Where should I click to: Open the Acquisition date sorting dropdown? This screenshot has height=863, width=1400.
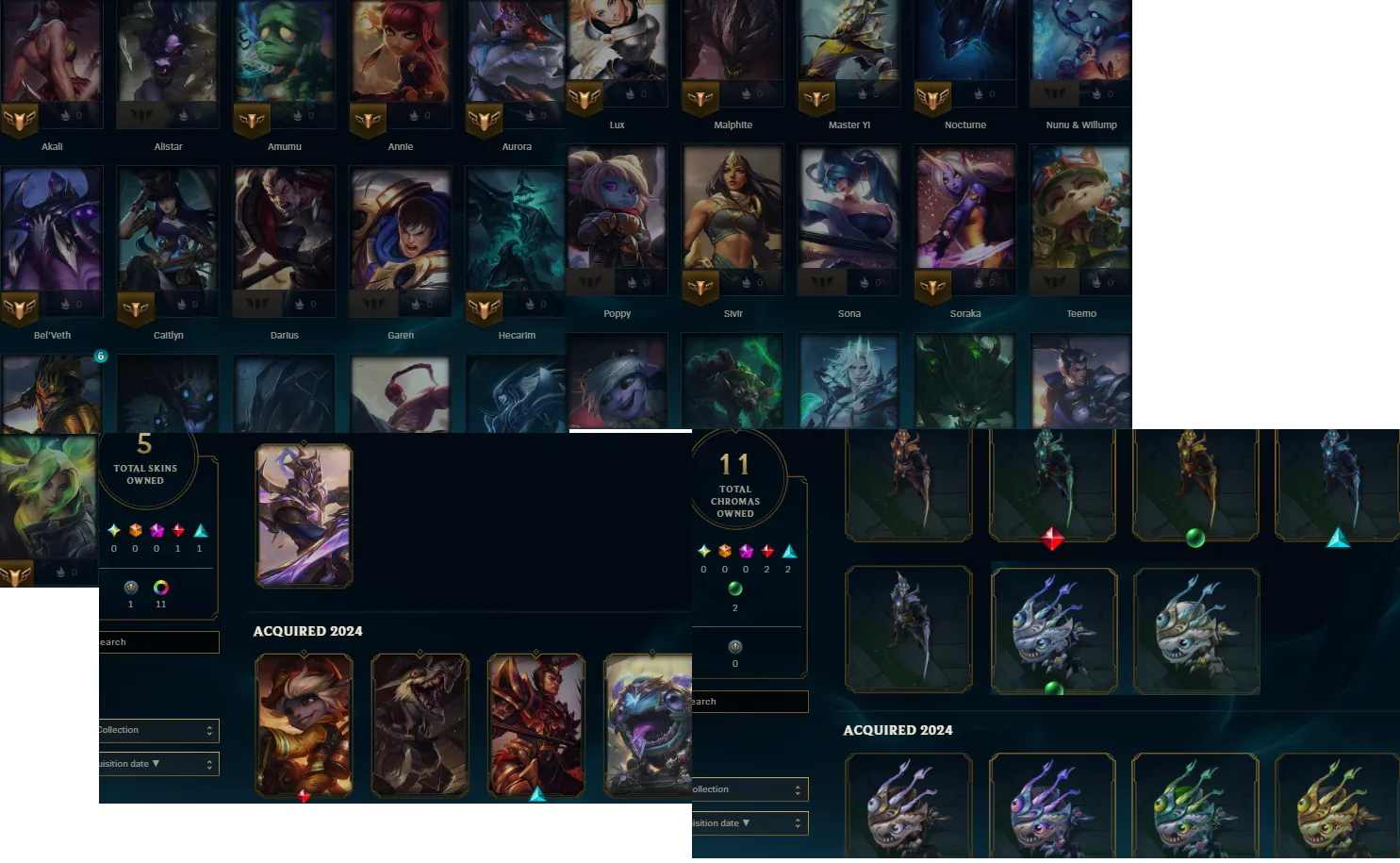[x=157, y=763]
